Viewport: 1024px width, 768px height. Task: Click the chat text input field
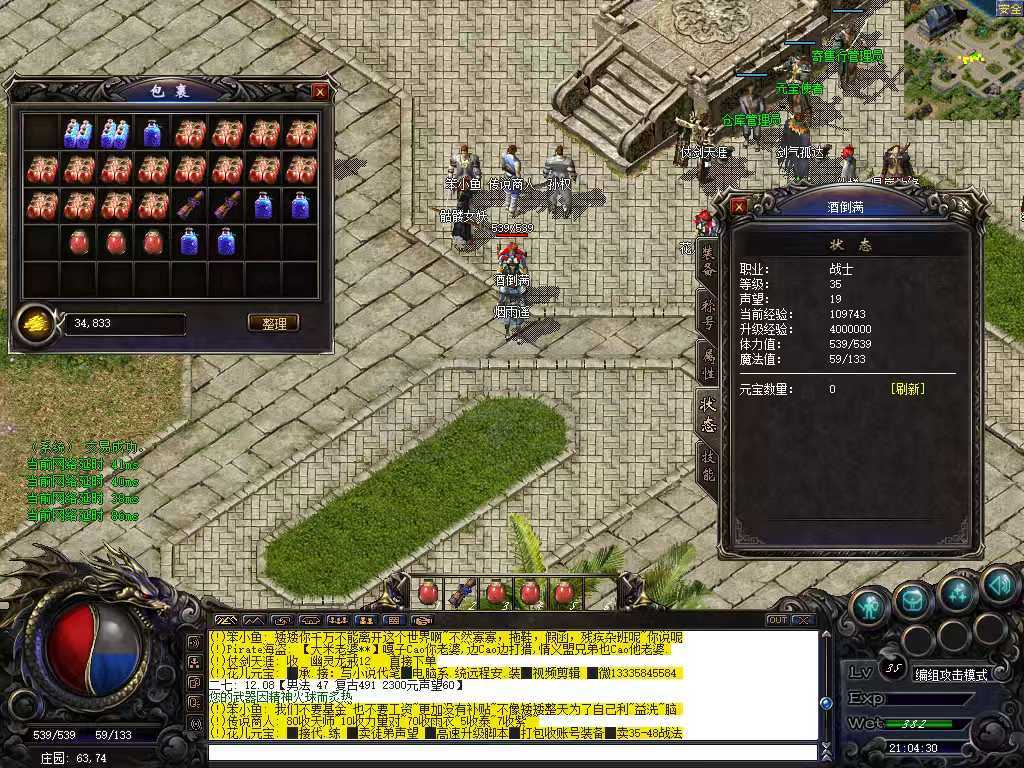(x=510, y=752)
